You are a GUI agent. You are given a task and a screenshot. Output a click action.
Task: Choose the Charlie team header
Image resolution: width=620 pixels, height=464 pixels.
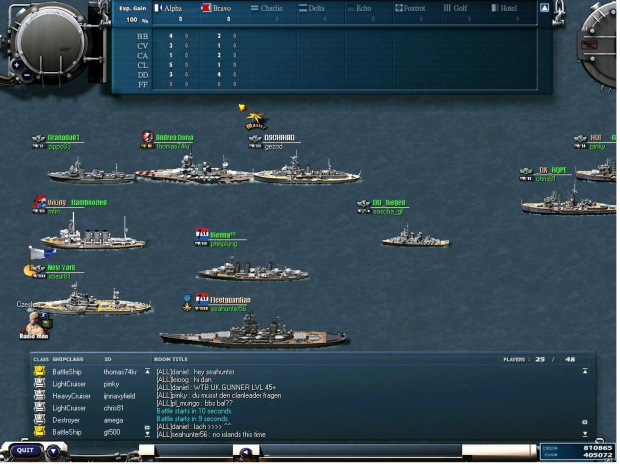(x=268, y=8)
